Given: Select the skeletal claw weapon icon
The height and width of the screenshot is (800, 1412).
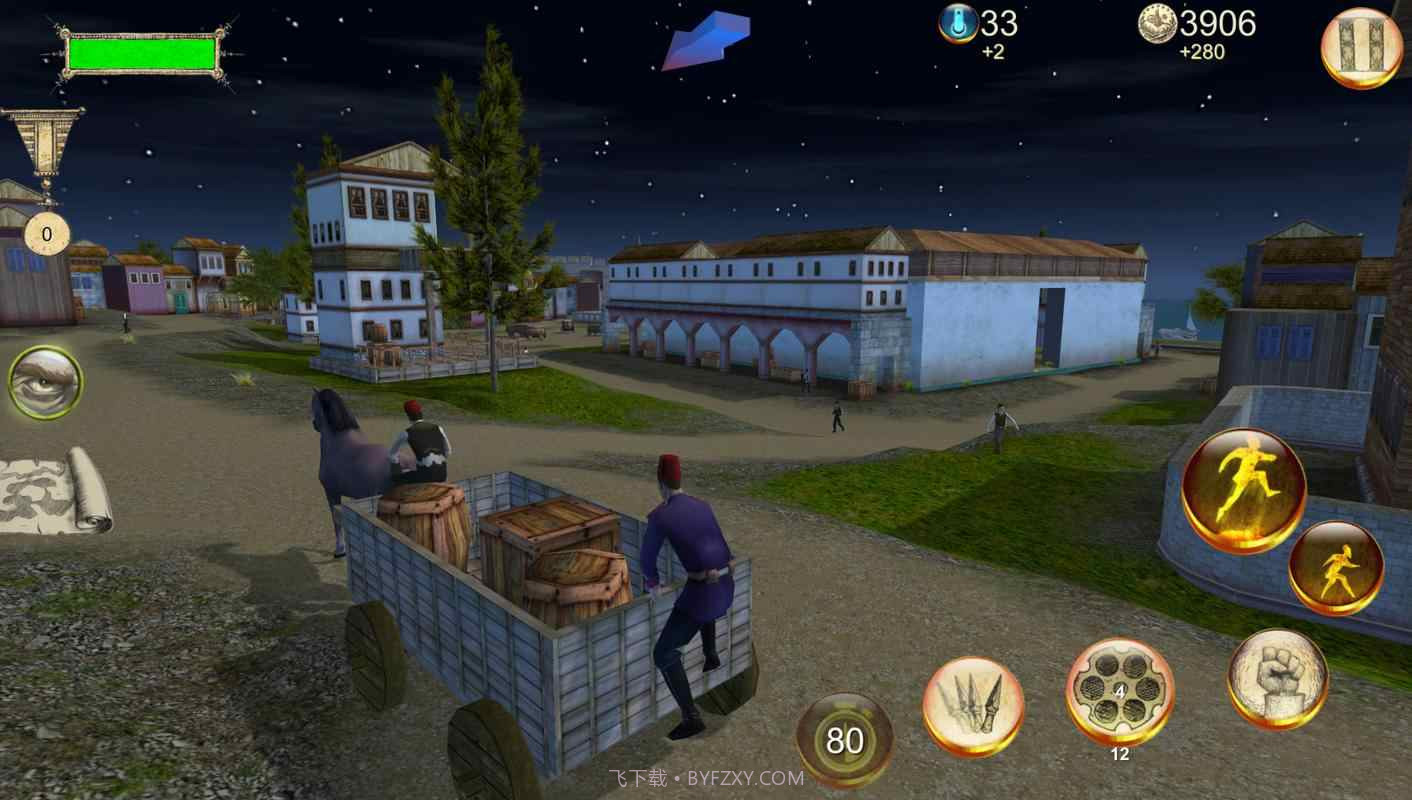Looking at the screenshot, I should point(975,705).
